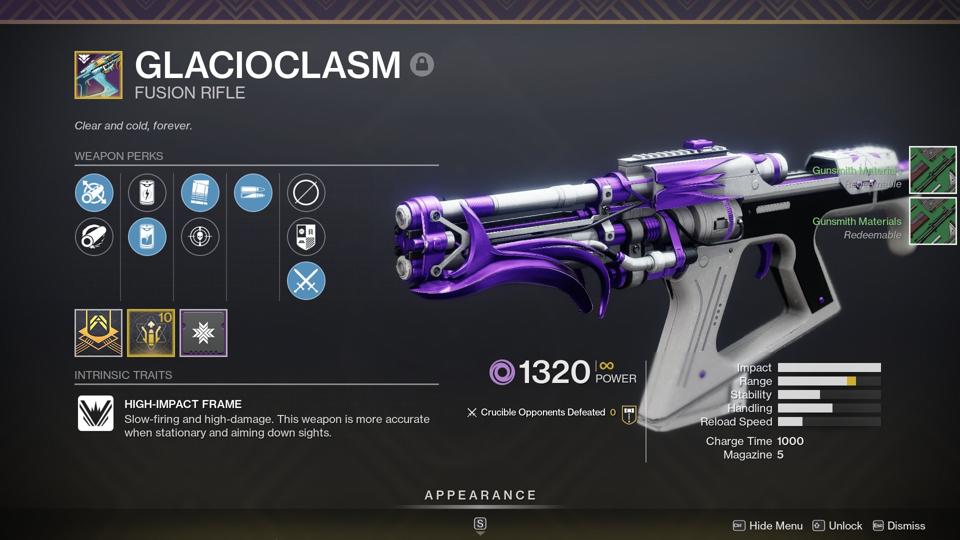
Task: Select the twin bullets perk
Action: point(253,192)
